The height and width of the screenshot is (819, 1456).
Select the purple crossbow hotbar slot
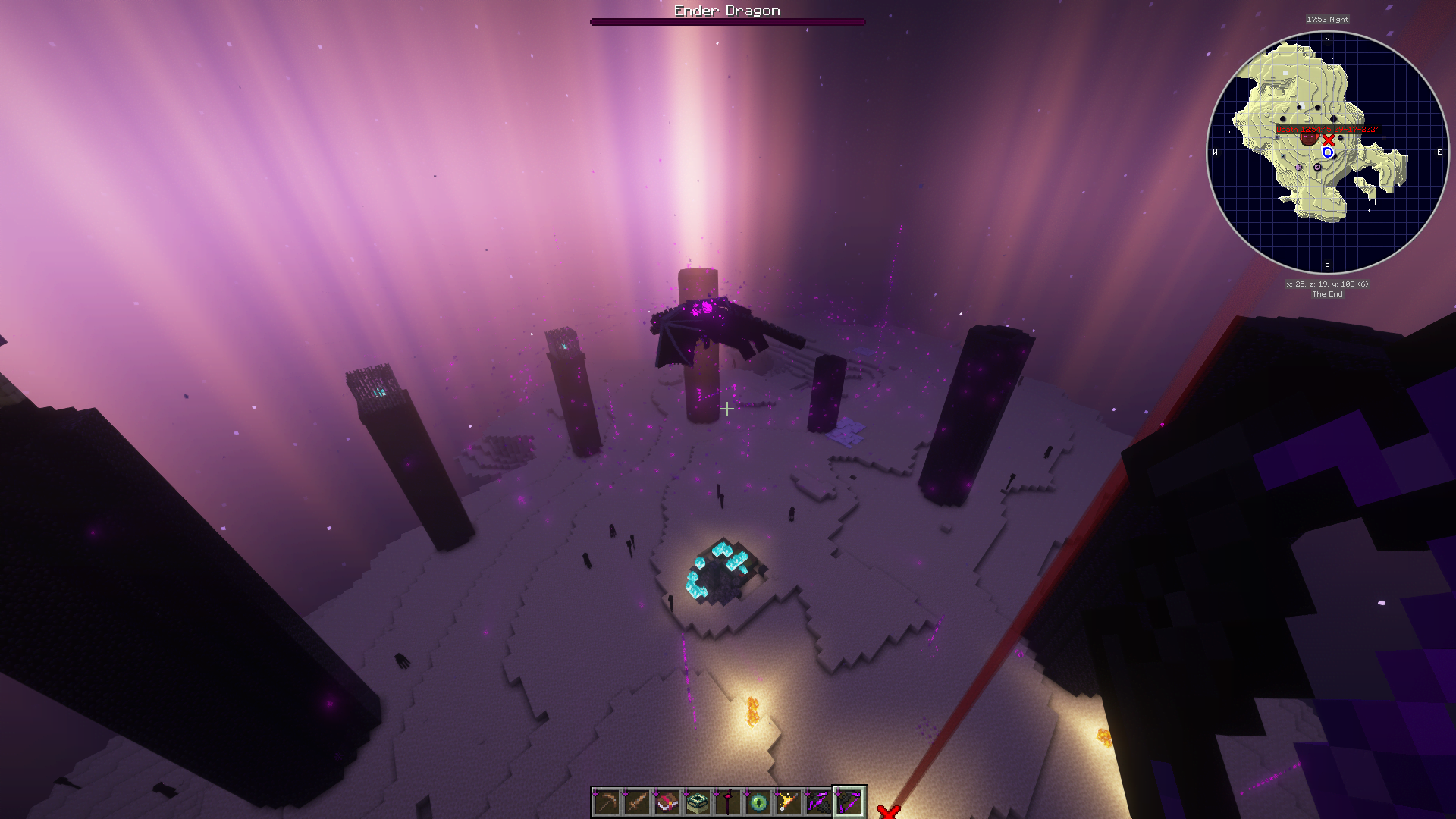pyautogui.click(x=819, y=802)
